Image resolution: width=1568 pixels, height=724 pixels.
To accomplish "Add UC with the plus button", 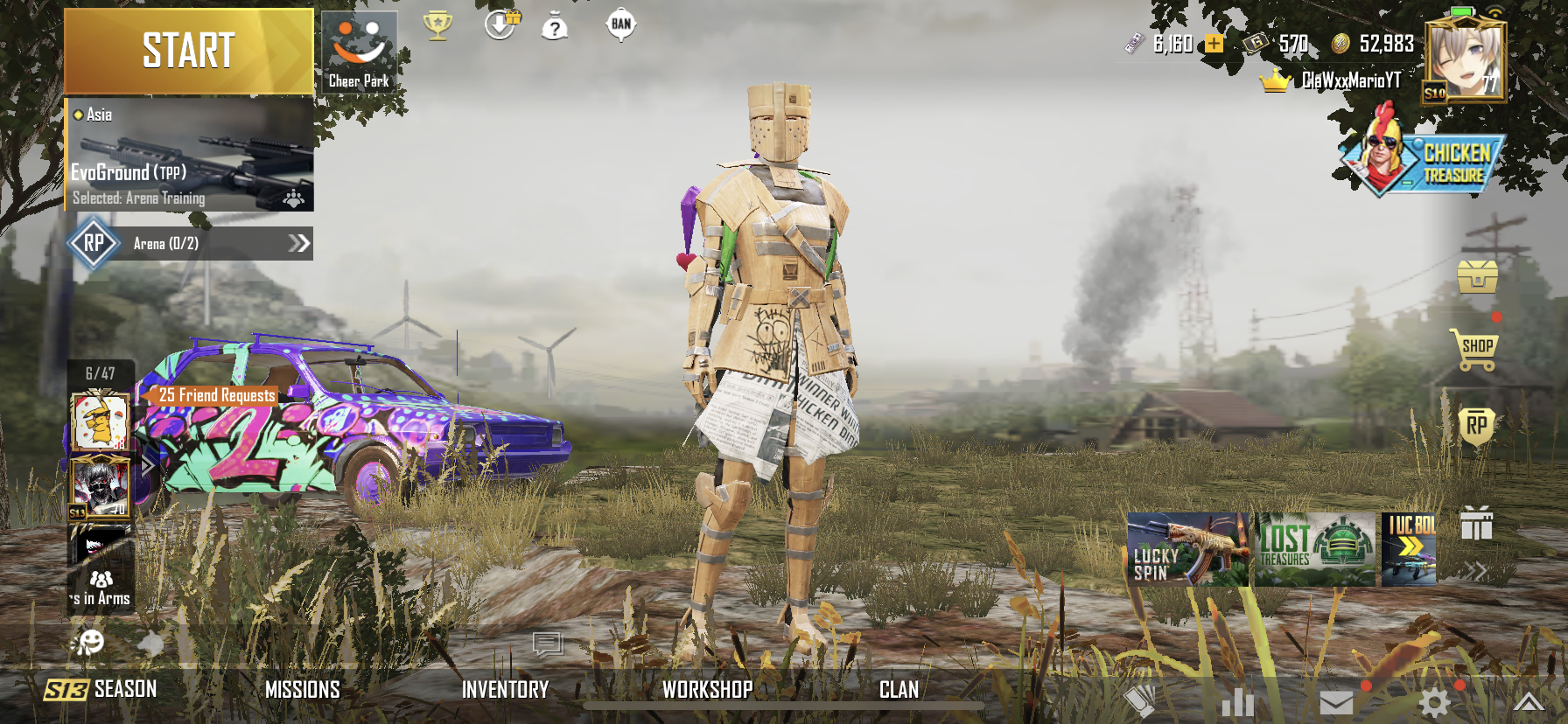I will click(1214, 44).
